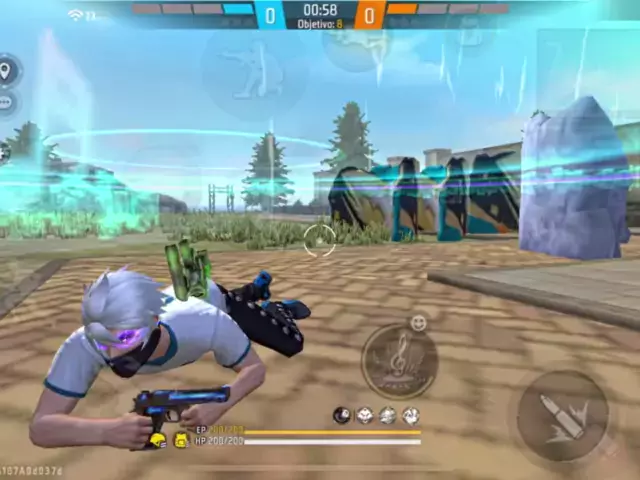Screen dimensions: 640x480
Task: Select the dark orb skill icon
Action: (x=342, y=415)
